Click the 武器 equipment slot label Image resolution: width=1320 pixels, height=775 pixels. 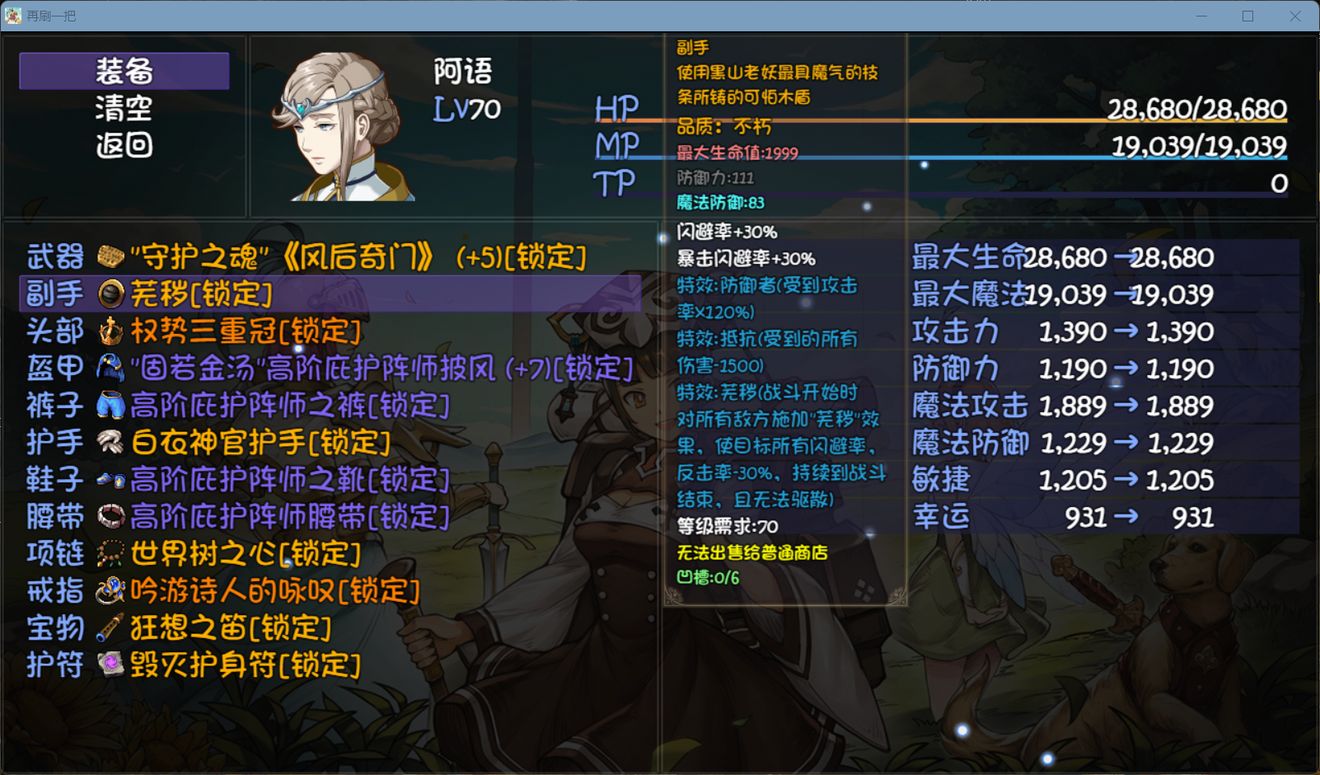pos(55,258)
